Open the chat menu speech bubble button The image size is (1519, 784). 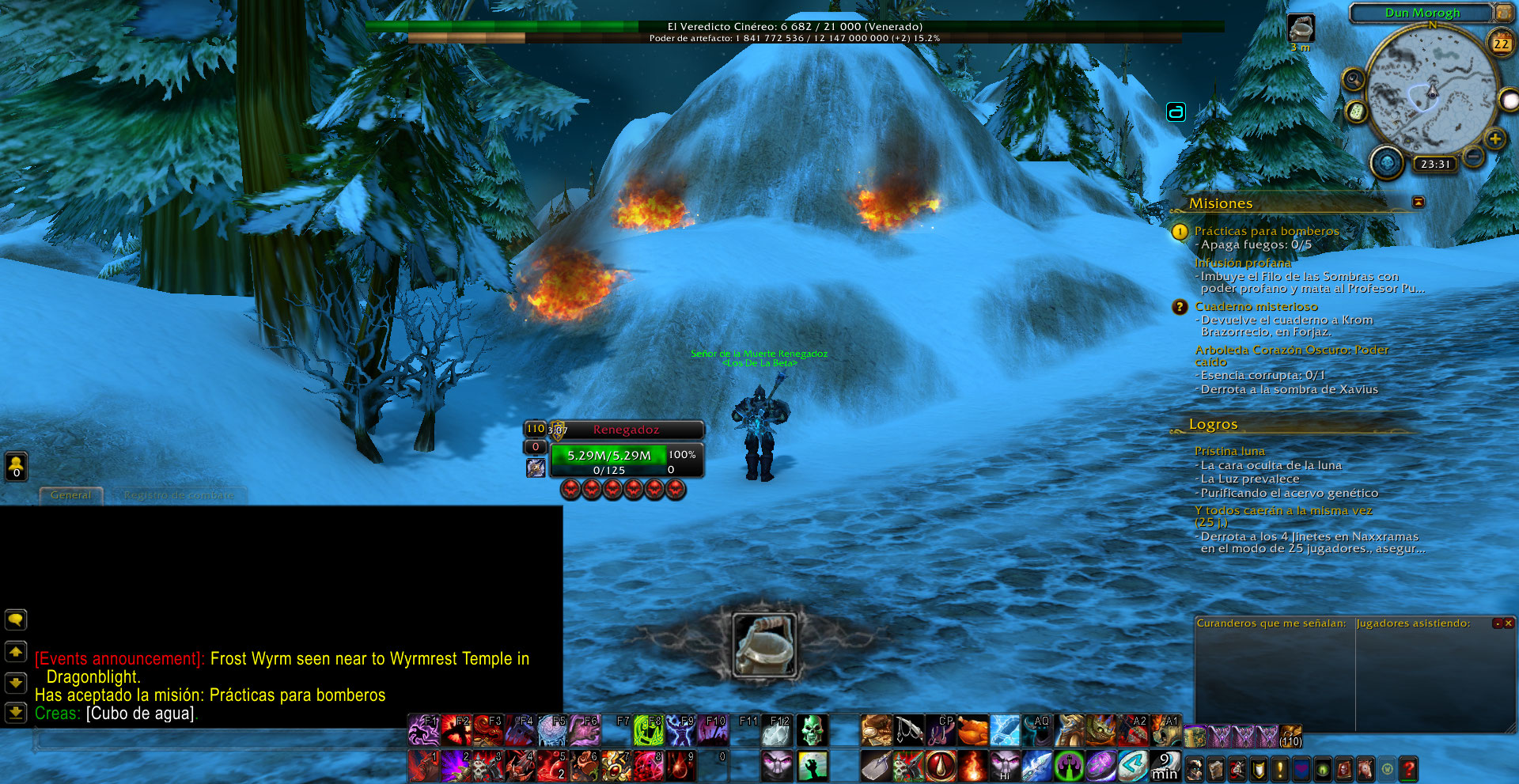16,619
